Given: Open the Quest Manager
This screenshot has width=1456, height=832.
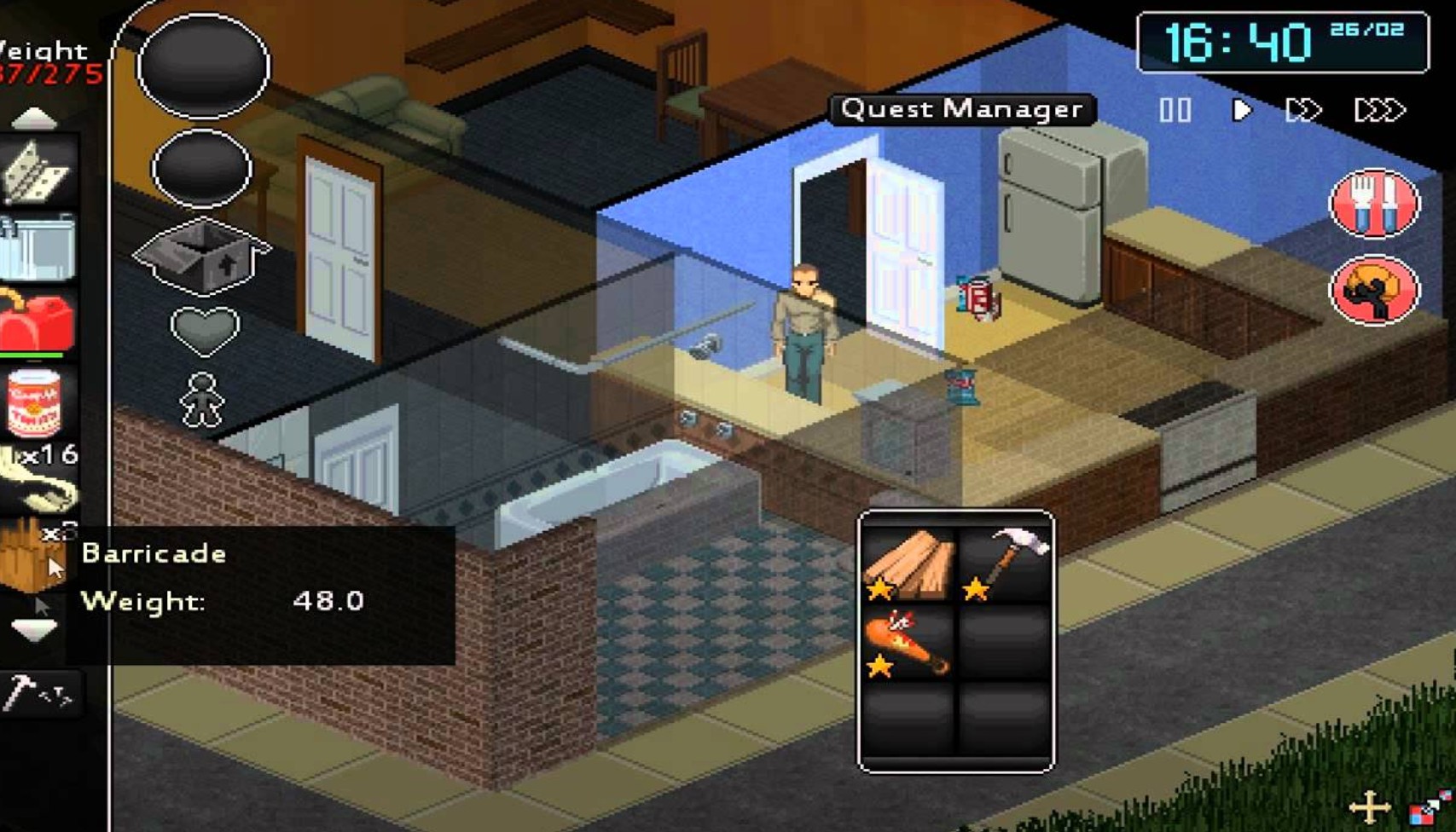Looking at the screenshot, I should click(x=961, y=109).
